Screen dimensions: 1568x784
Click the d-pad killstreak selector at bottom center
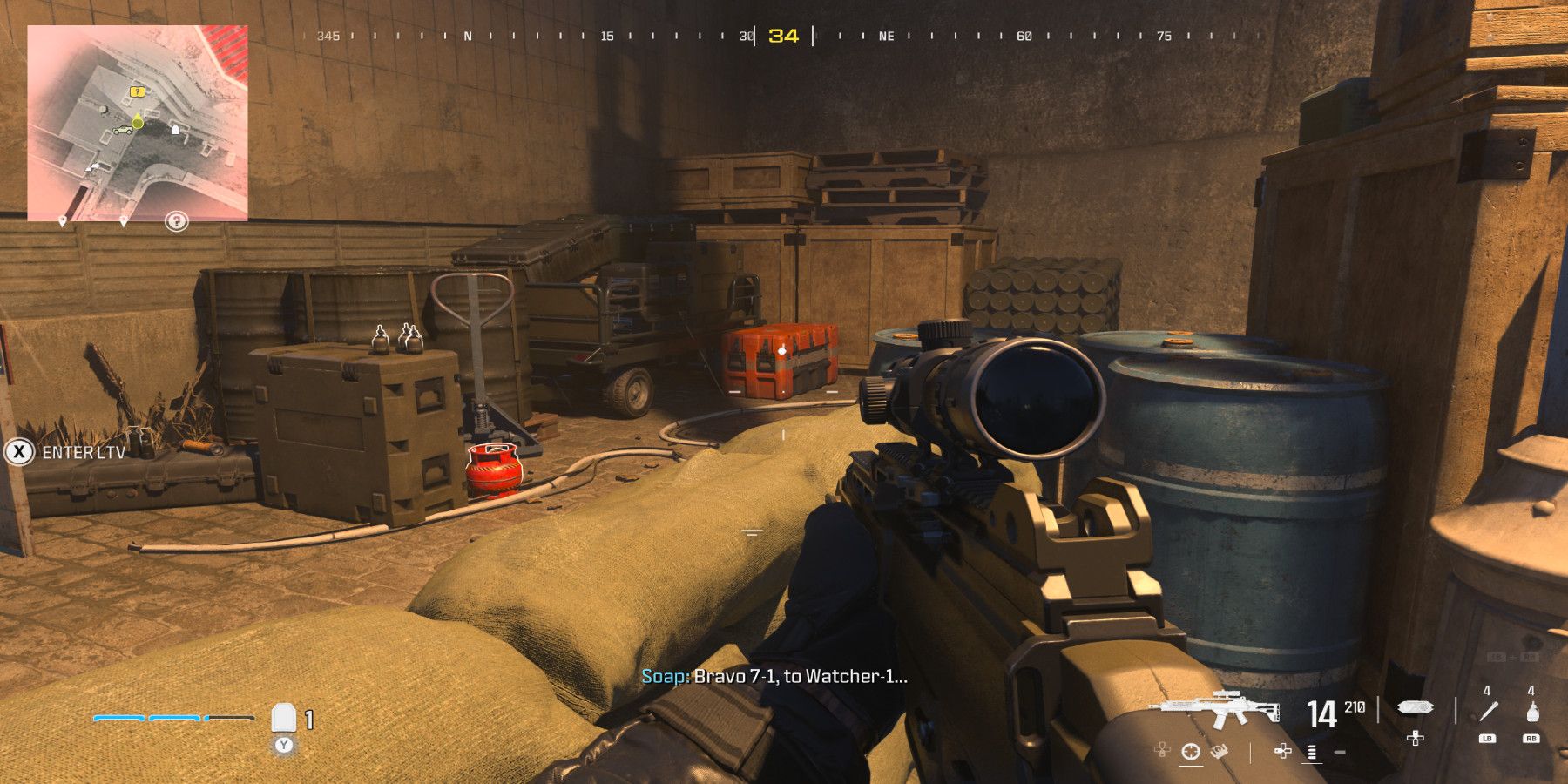[x=1282, y=753]
